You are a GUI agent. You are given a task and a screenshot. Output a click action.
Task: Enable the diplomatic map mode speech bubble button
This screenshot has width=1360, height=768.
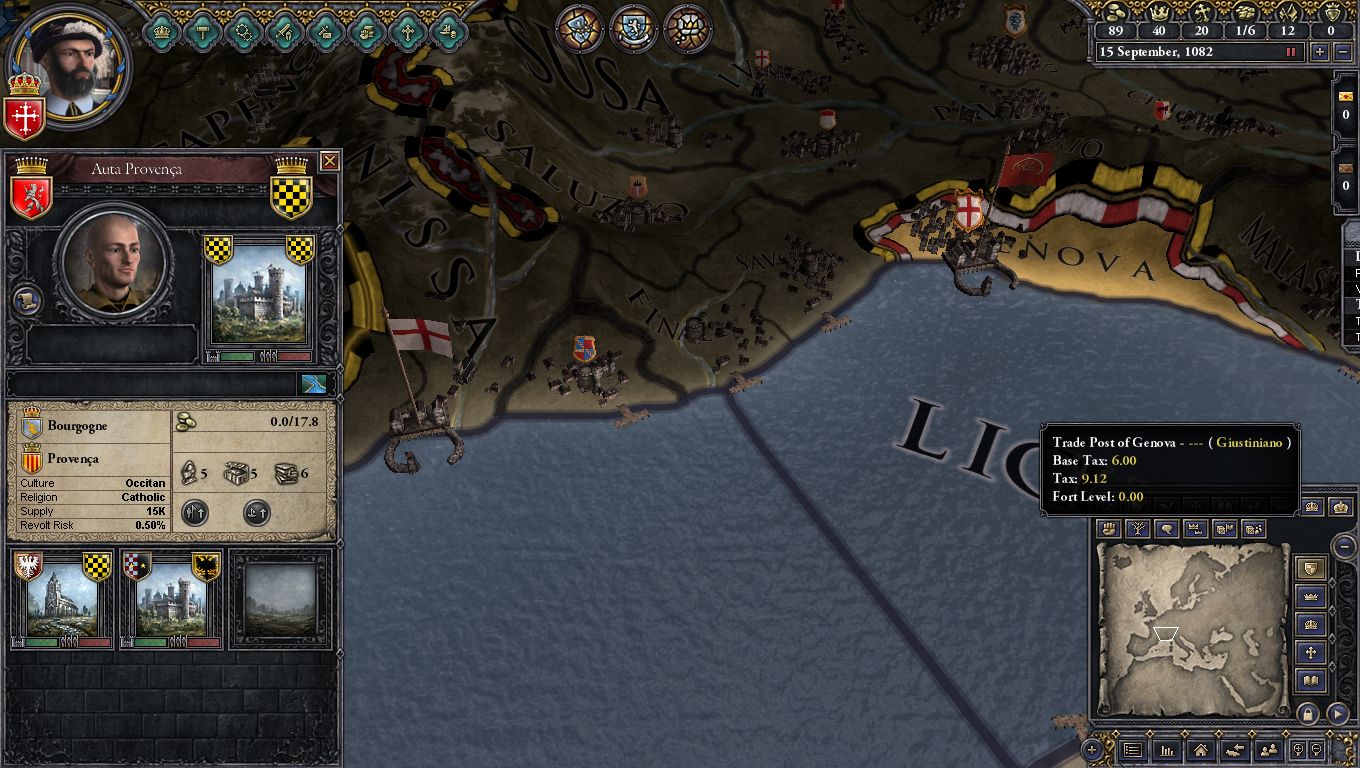pos(1166,527)
